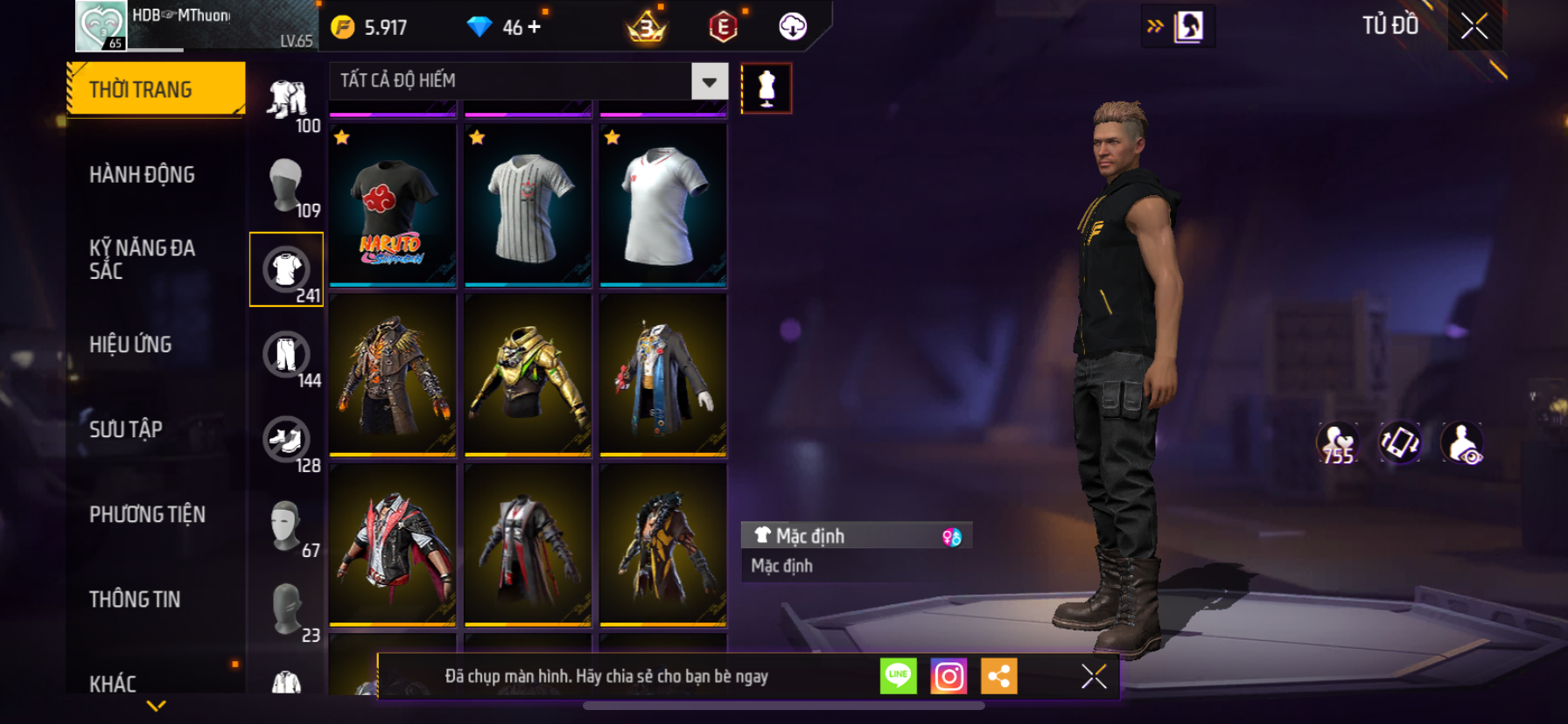Show the pants category with 144 items

(x=287, y=355)
